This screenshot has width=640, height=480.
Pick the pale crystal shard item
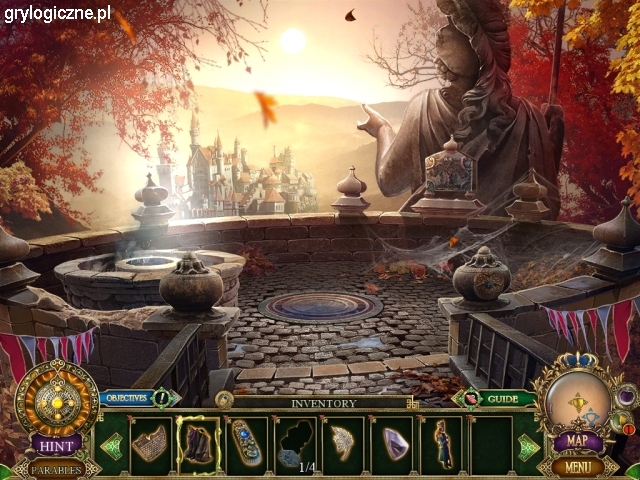pyautogui.click(x=394, y=444)
